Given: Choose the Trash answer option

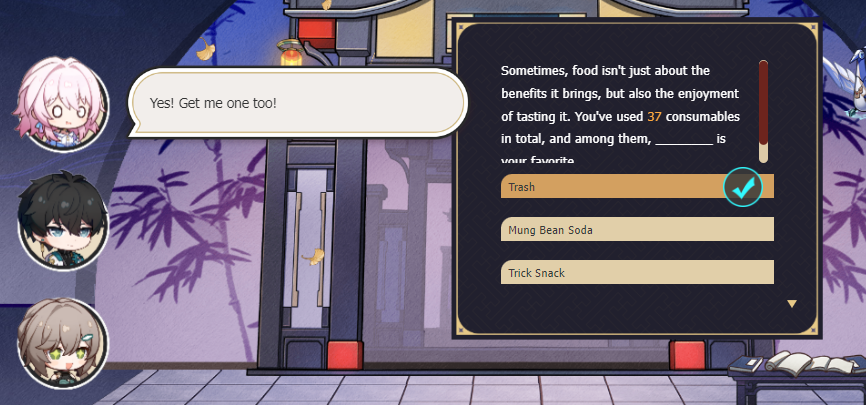Looking at the screenshot, I should point(610,187).
